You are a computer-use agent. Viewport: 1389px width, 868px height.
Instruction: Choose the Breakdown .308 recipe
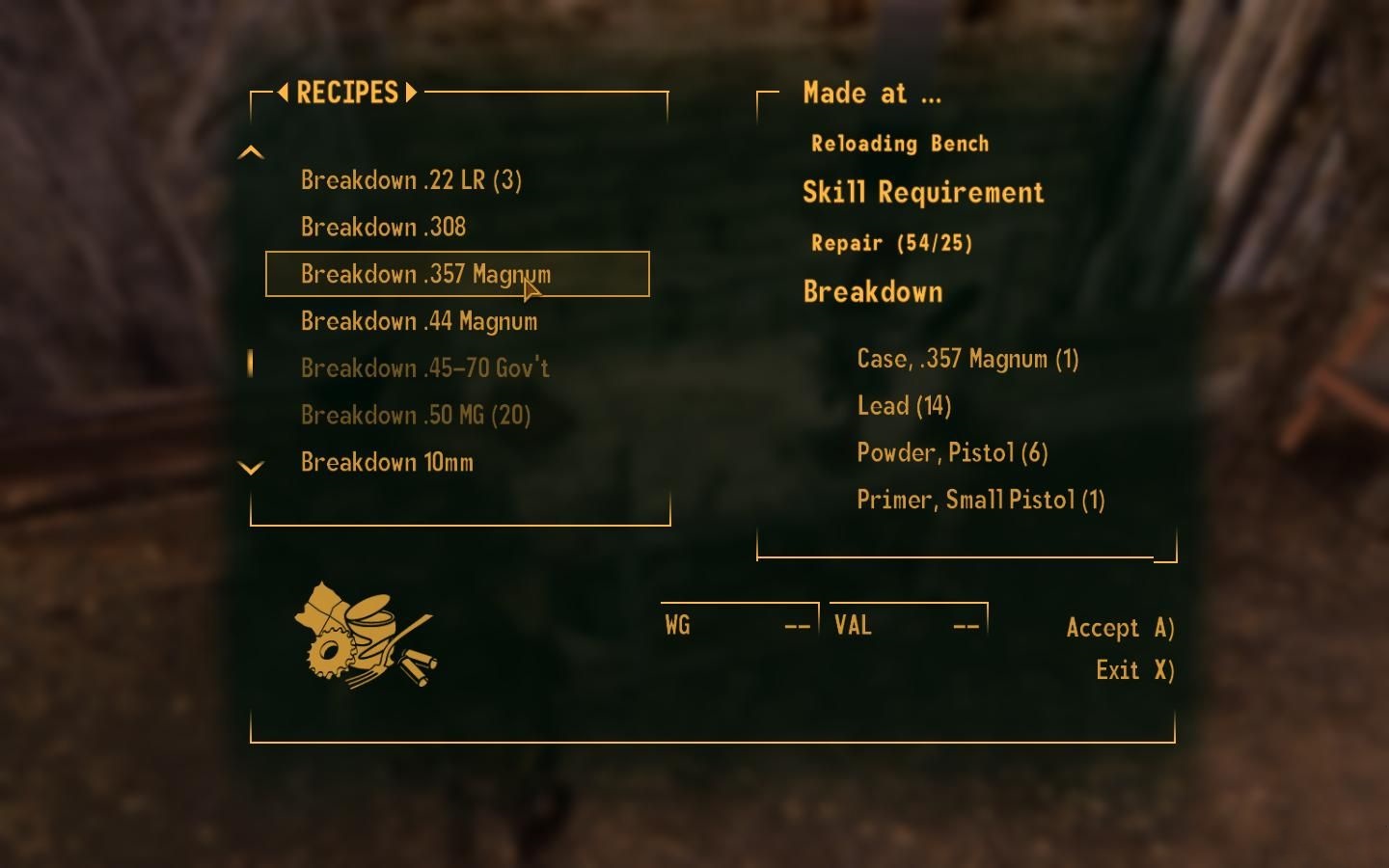point(383,228)
